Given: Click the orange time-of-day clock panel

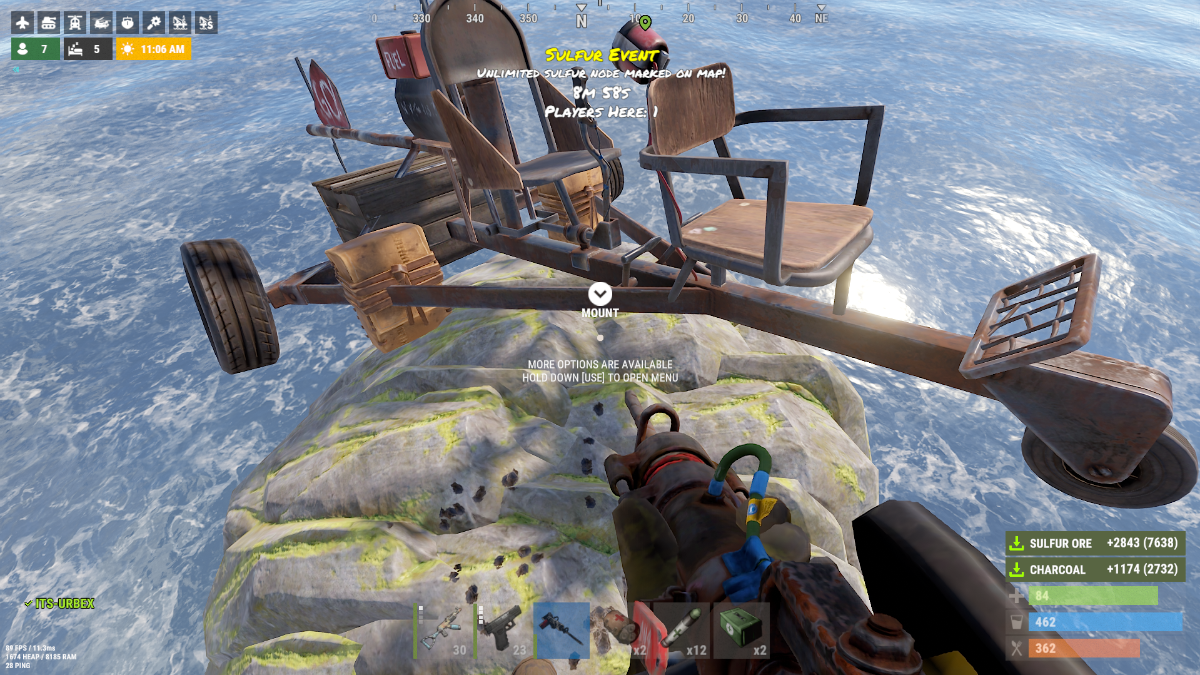Looking at the screenshot, I should pyautogui.click(x=153, y=49).
